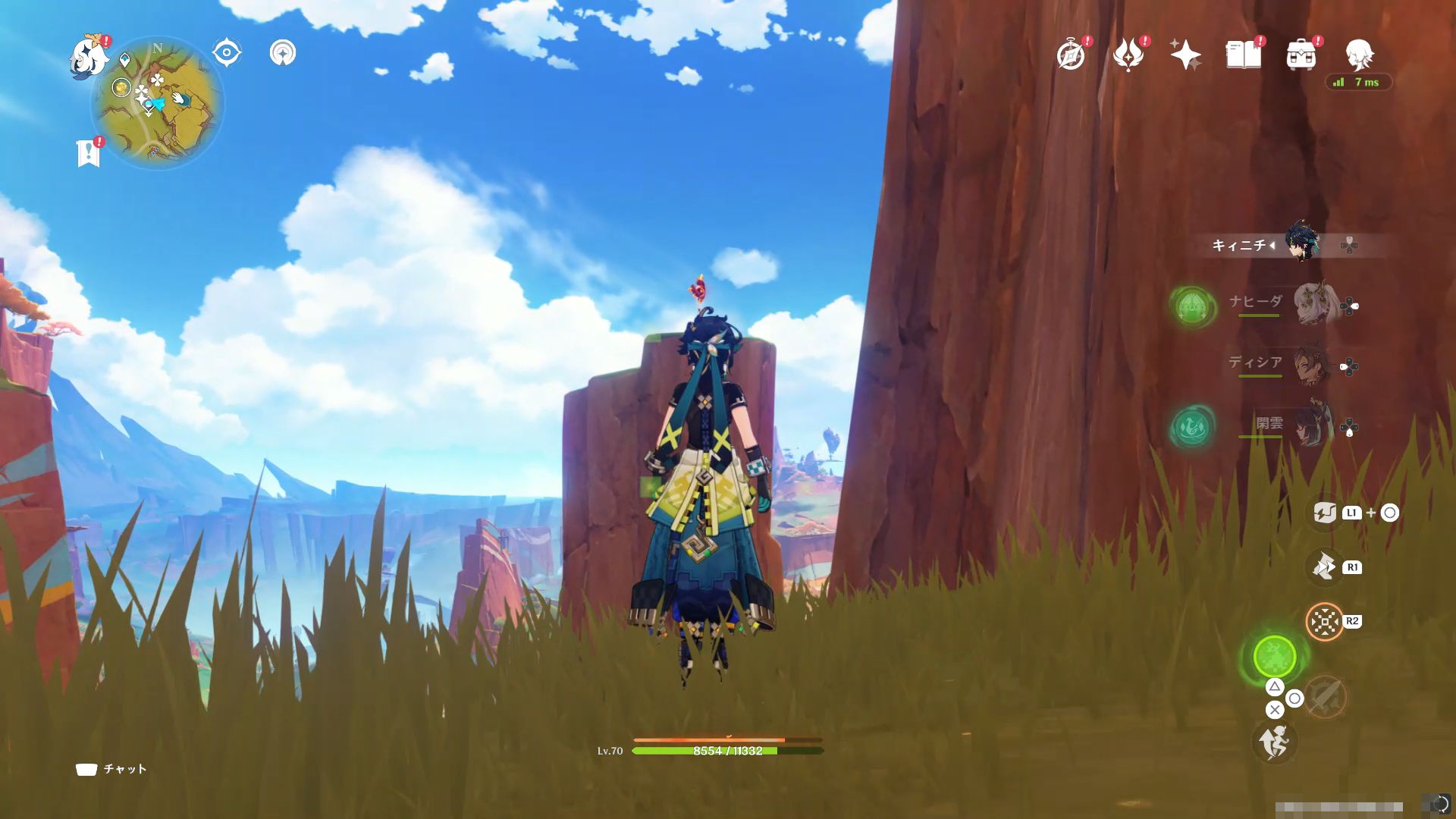Select party member キィニチ
1456x819 pixels.
point(1303,245)
